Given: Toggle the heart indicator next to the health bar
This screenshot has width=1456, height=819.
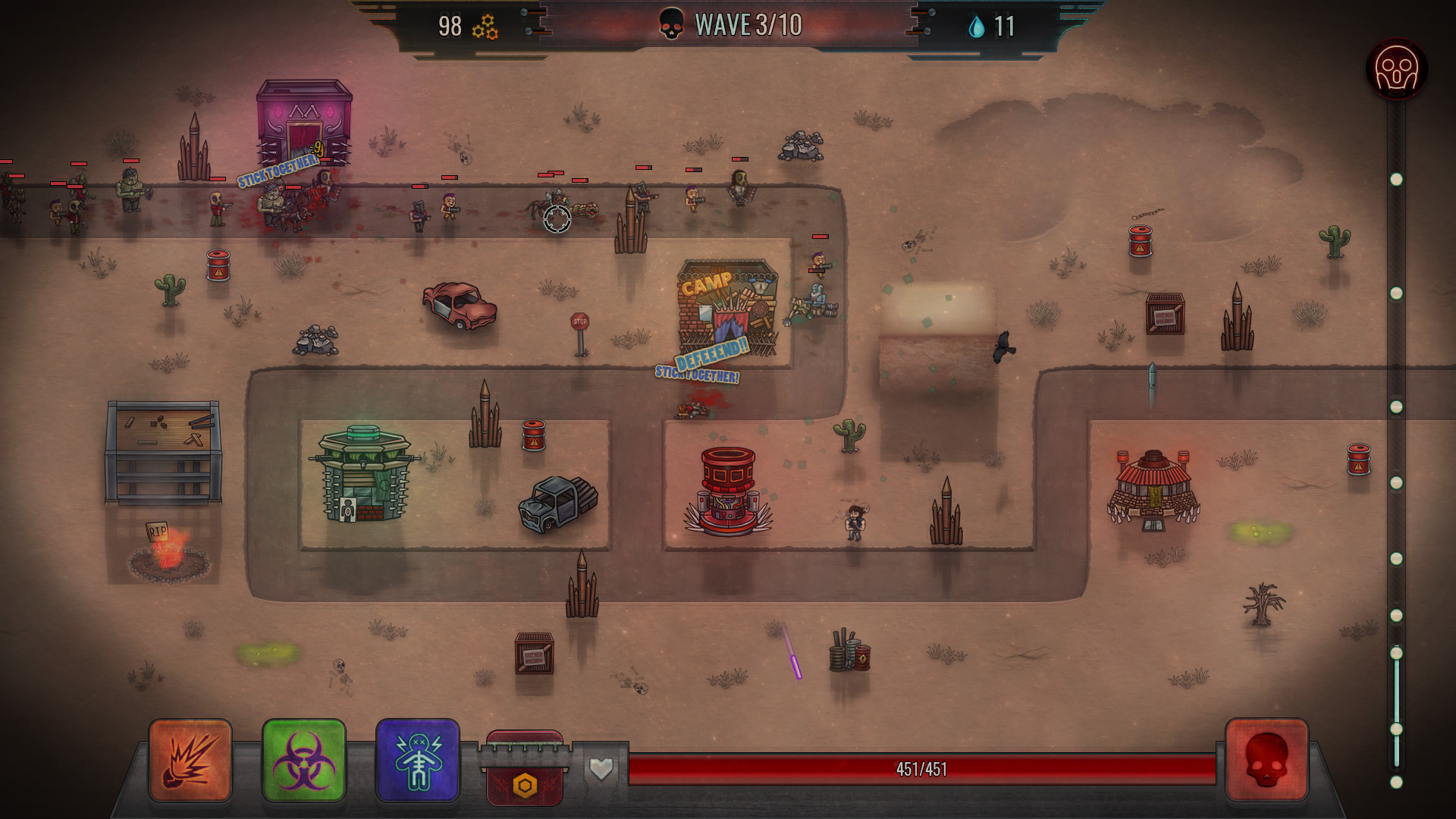Looking at the screenshot, I should point(601,769).
